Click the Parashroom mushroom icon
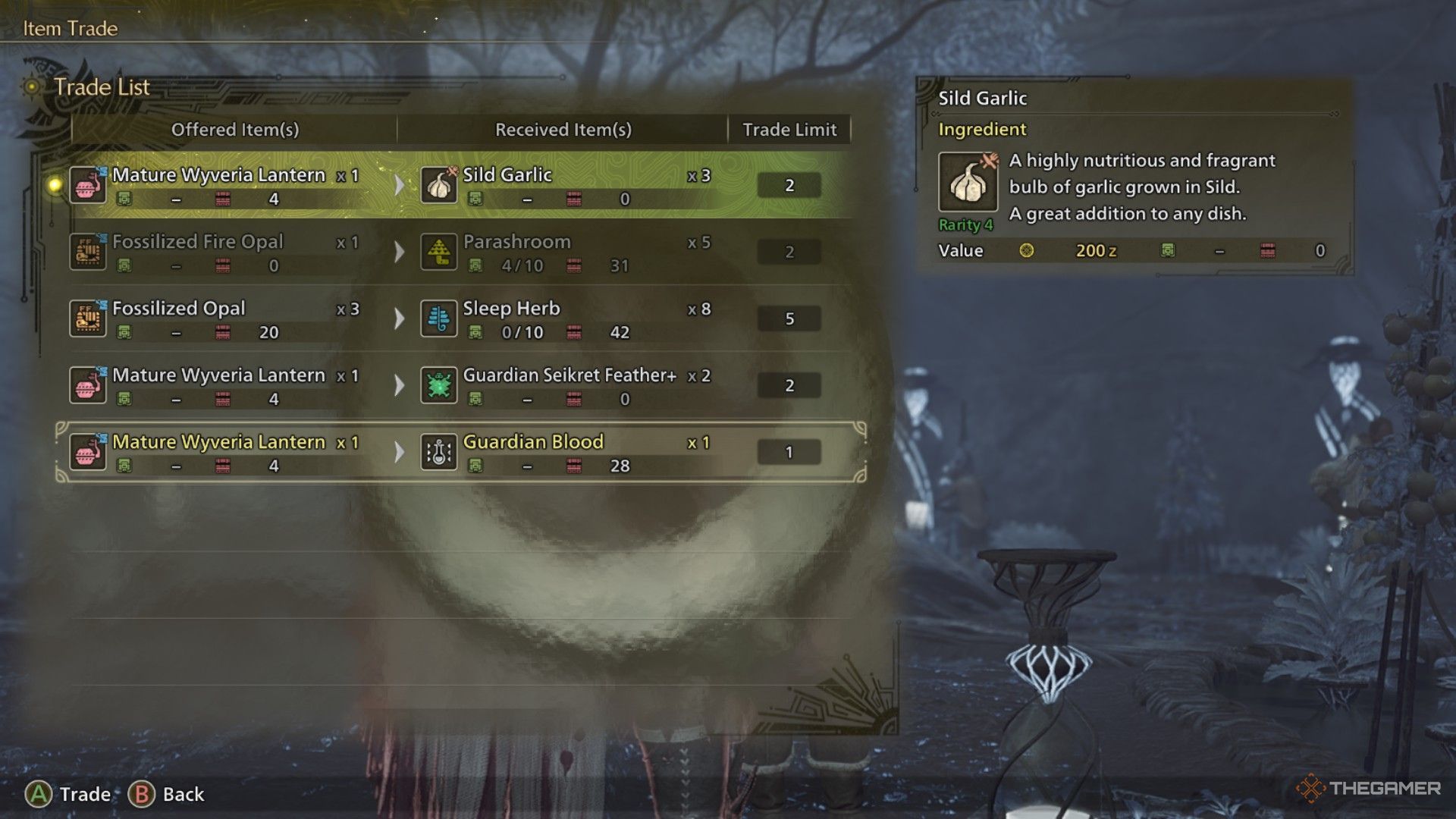 [439, 253]
